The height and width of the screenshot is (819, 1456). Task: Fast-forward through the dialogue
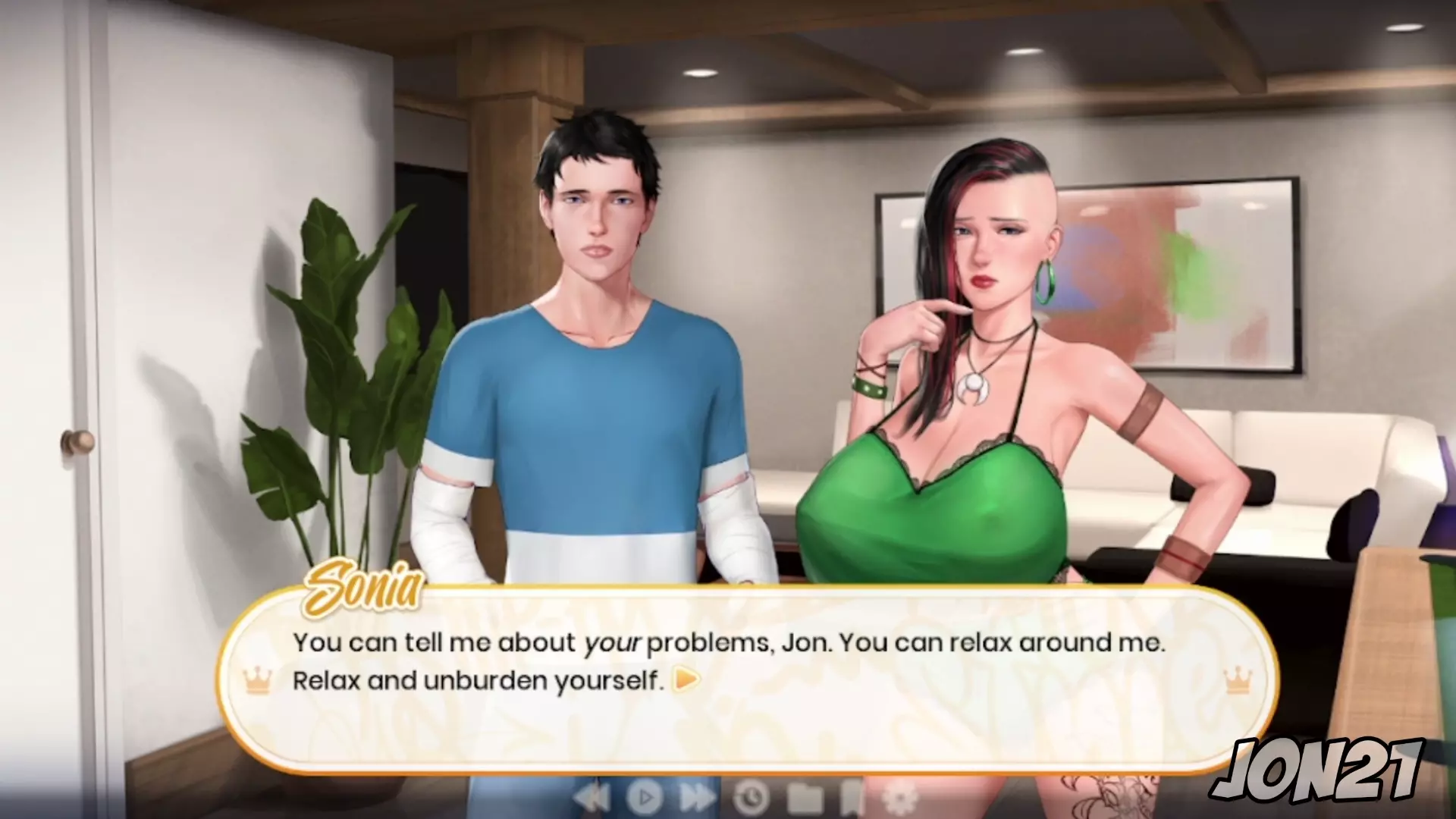pos(697,797)
